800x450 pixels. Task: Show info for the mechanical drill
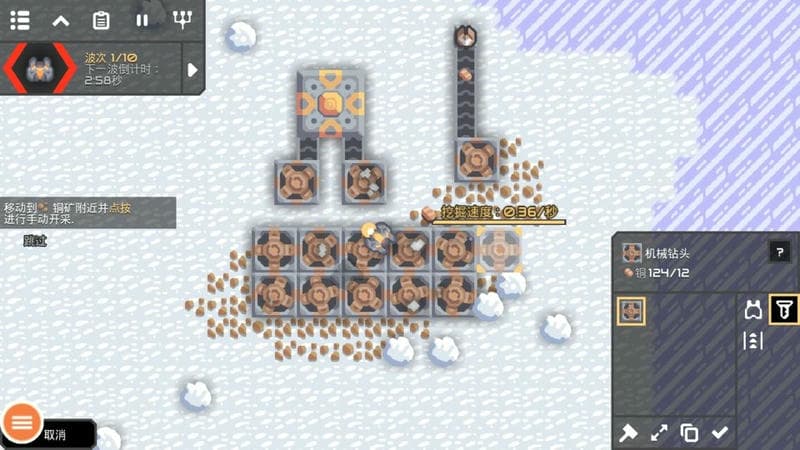pos(779,252)
